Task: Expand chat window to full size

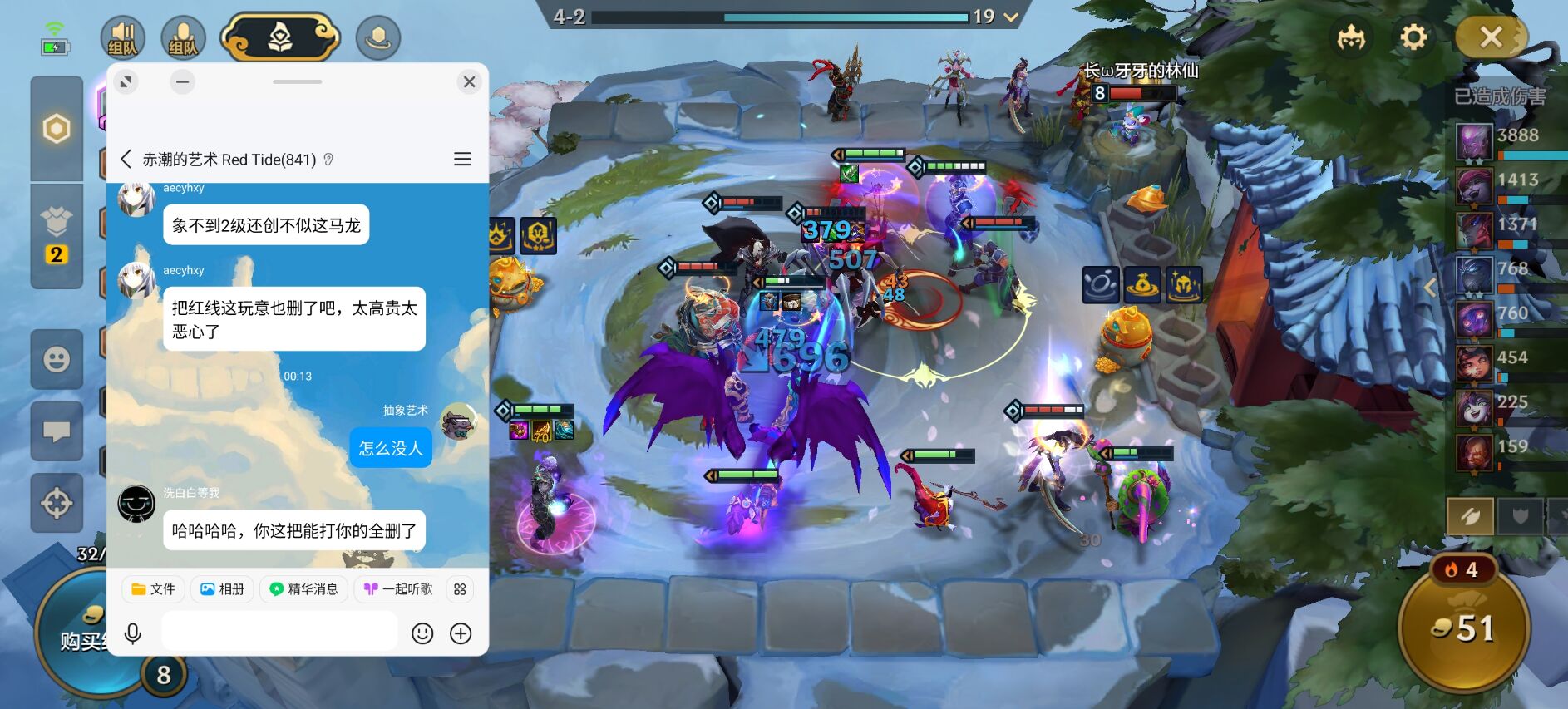Action: pyautogui.click(x=126, y=81)
